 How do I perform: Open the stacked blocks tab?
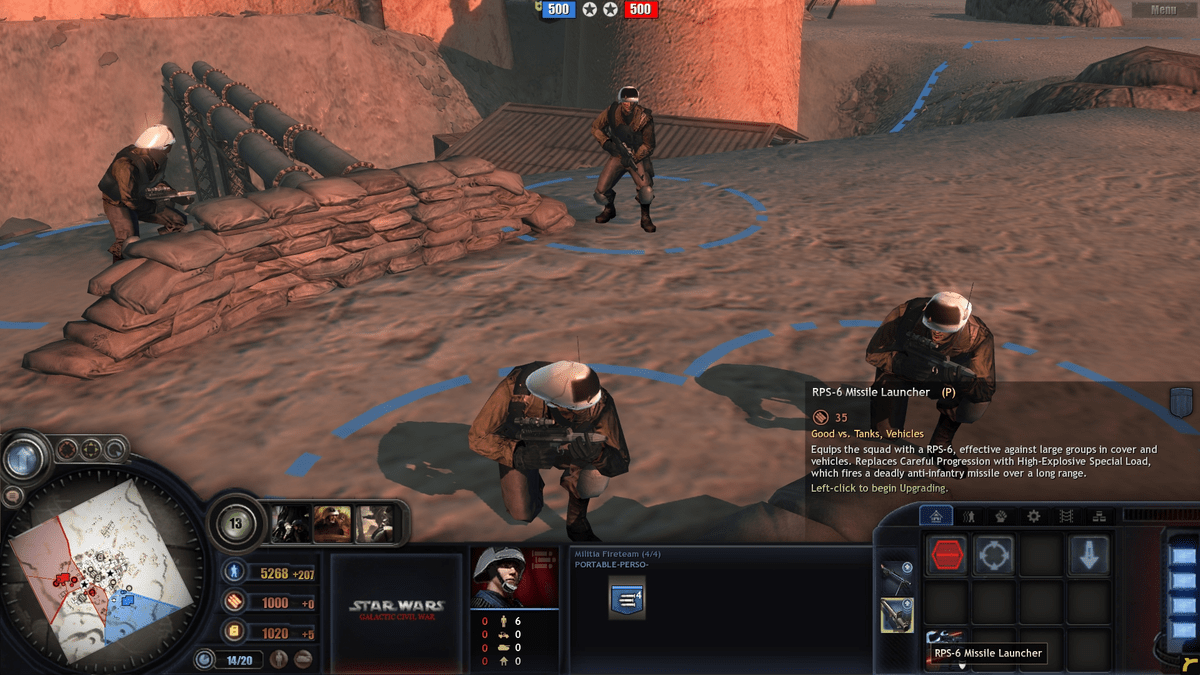[1098, 516]
